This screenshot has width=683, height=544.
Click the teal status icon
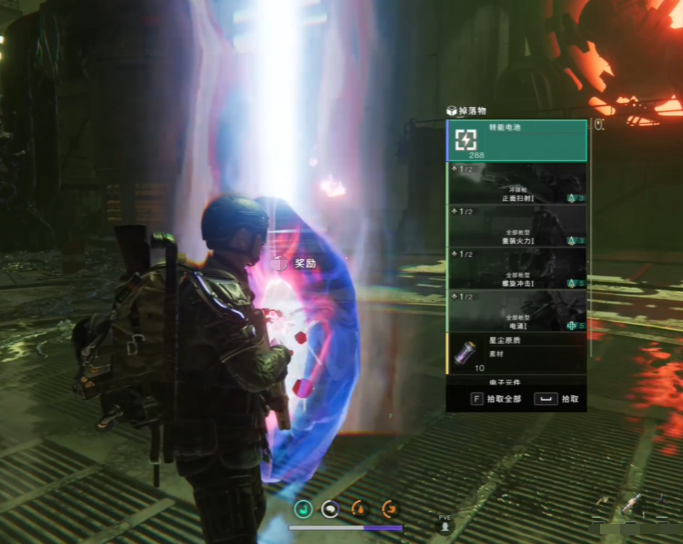click(303, 508)
